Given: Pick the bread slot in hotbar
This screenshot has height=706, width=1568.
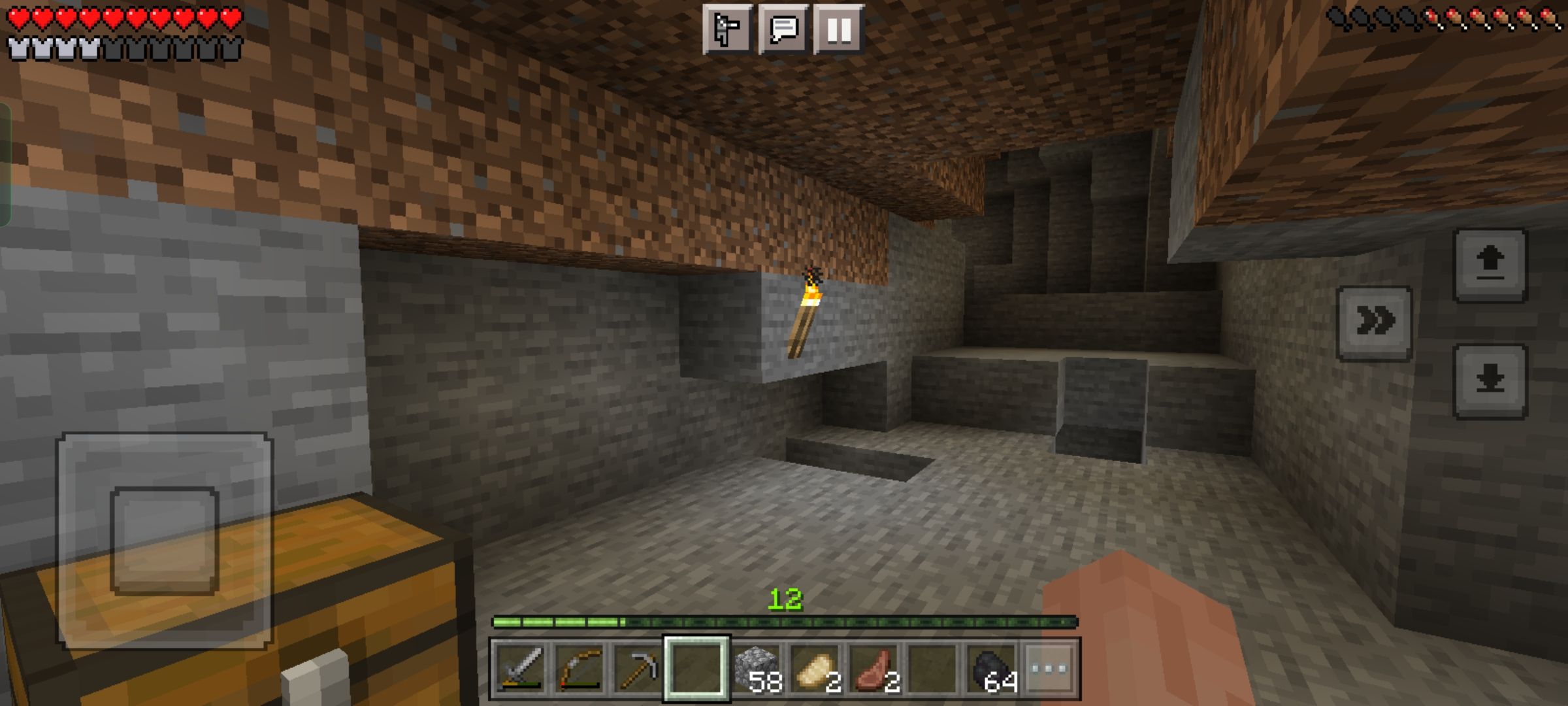Looking at the screenshot, I should (x=815, y=669).
